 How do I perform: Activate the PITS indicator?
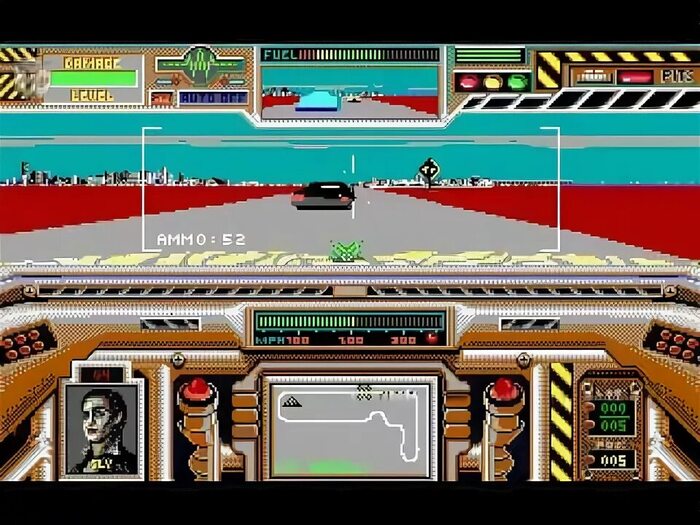pos(677,76)
